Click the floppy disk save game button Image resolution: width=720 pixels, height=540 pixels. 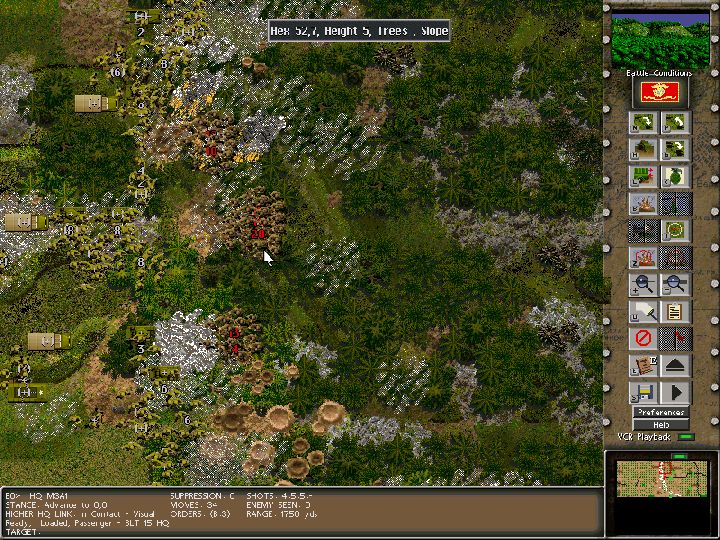pos(644,393)
